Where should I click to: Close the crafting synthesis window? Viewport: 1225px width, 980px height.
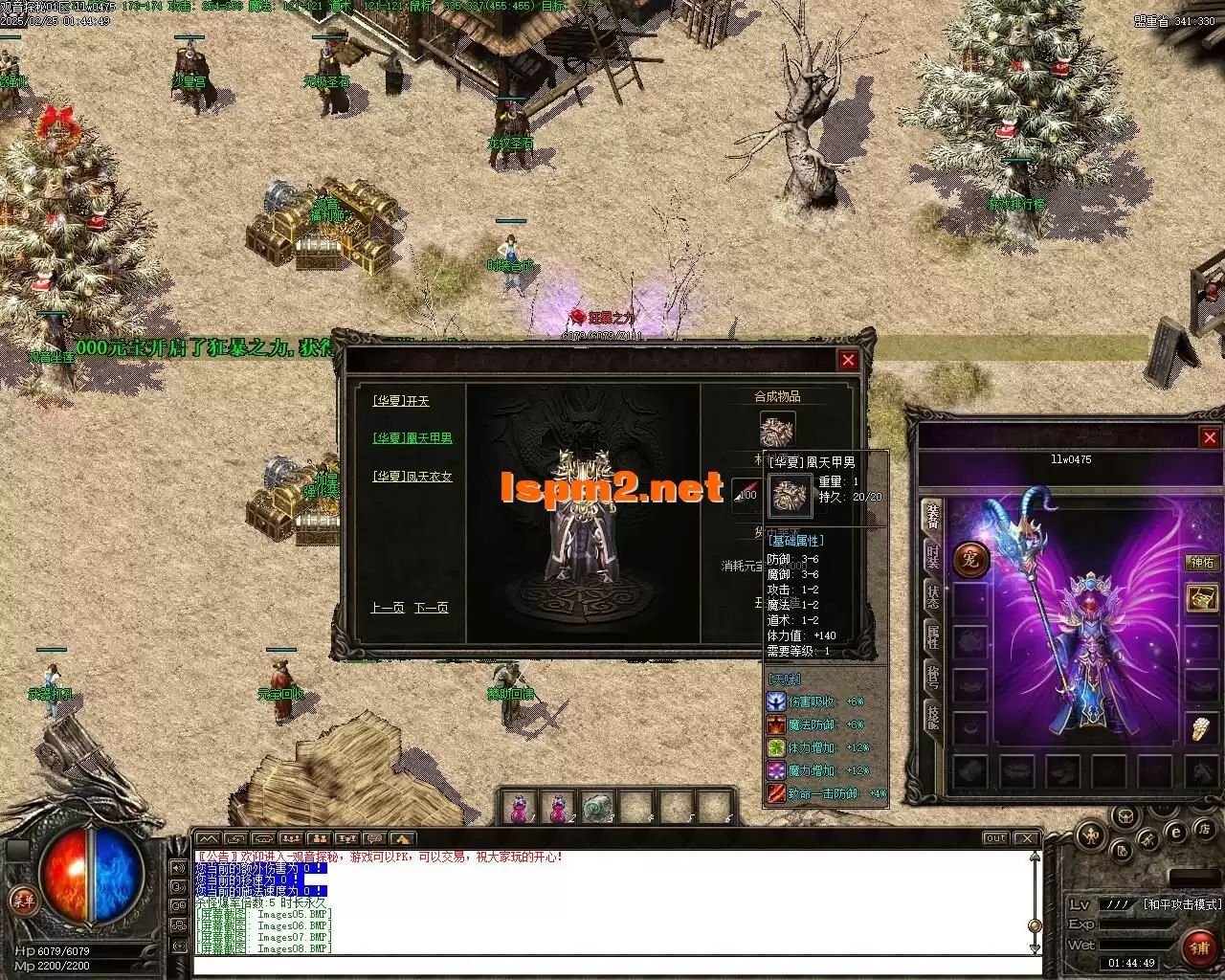[848, 360]
